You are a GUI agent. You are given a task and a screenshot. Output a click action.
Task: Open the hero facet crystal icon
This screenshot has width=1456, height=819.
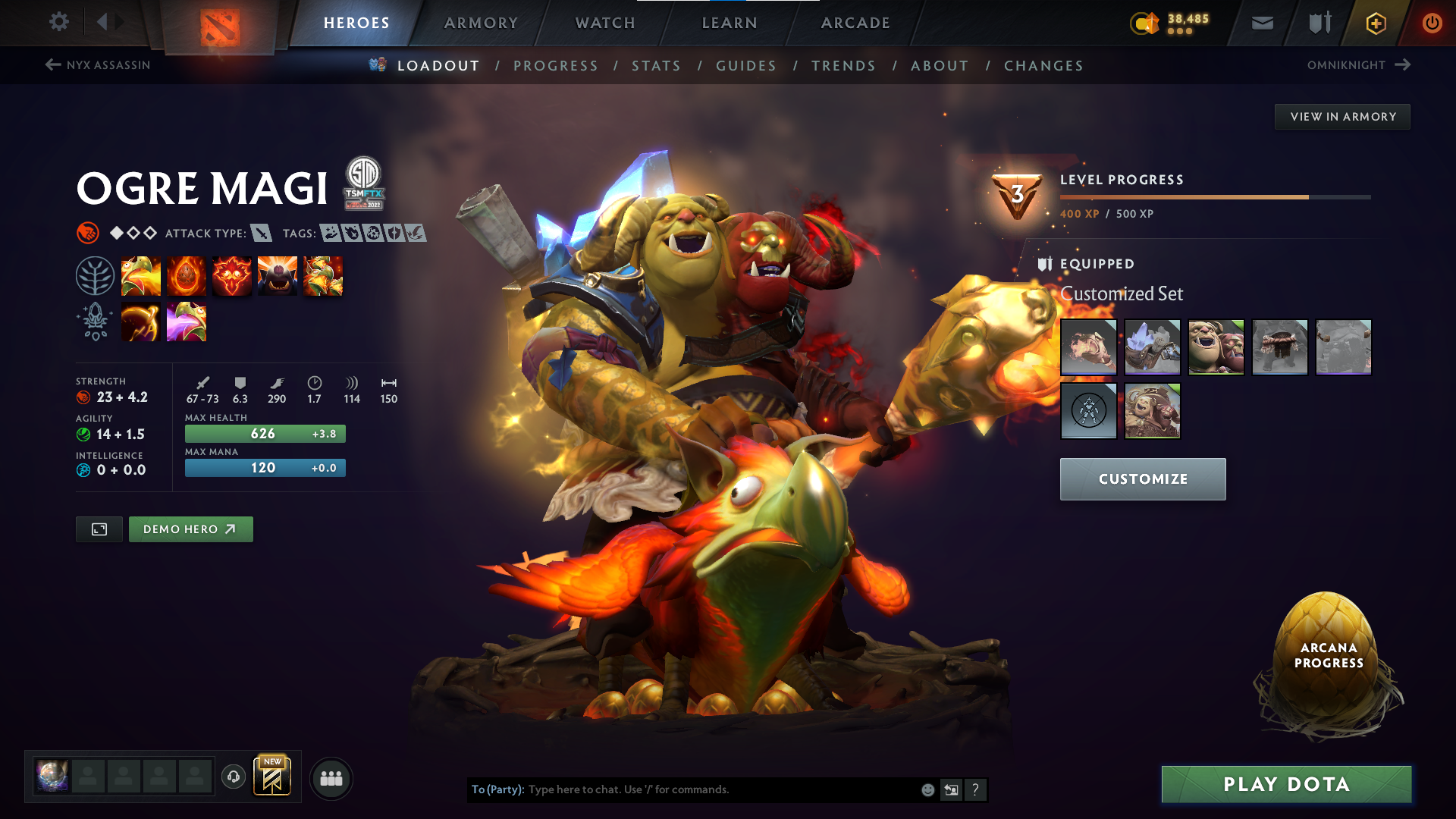95,322
